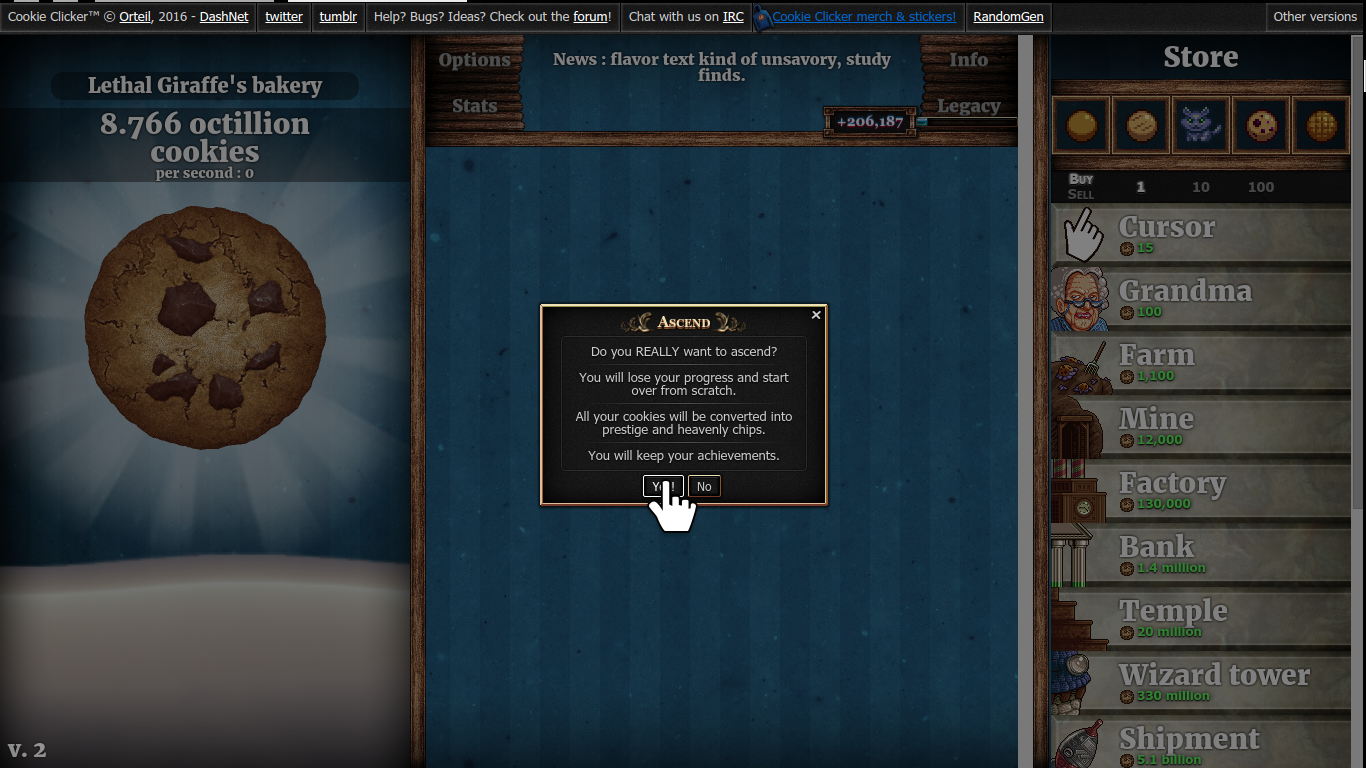
Task: Buy a Grandma building
Action: click(x=1200, y=298)
